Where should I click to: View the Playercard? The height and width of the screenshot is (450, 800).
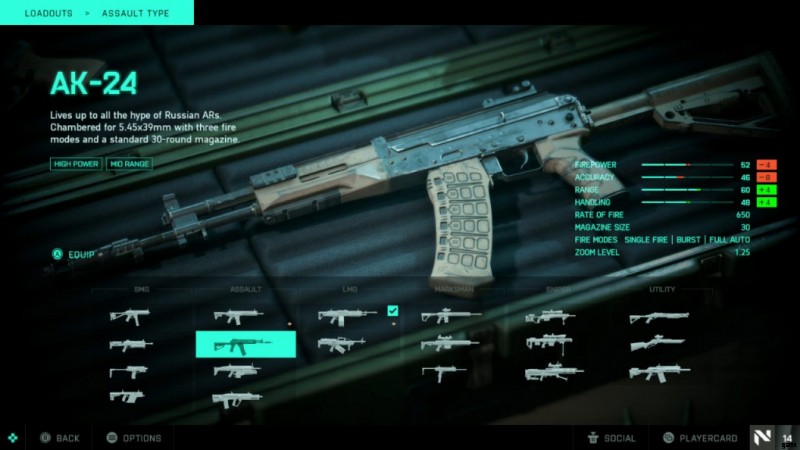tap(698, 438)
